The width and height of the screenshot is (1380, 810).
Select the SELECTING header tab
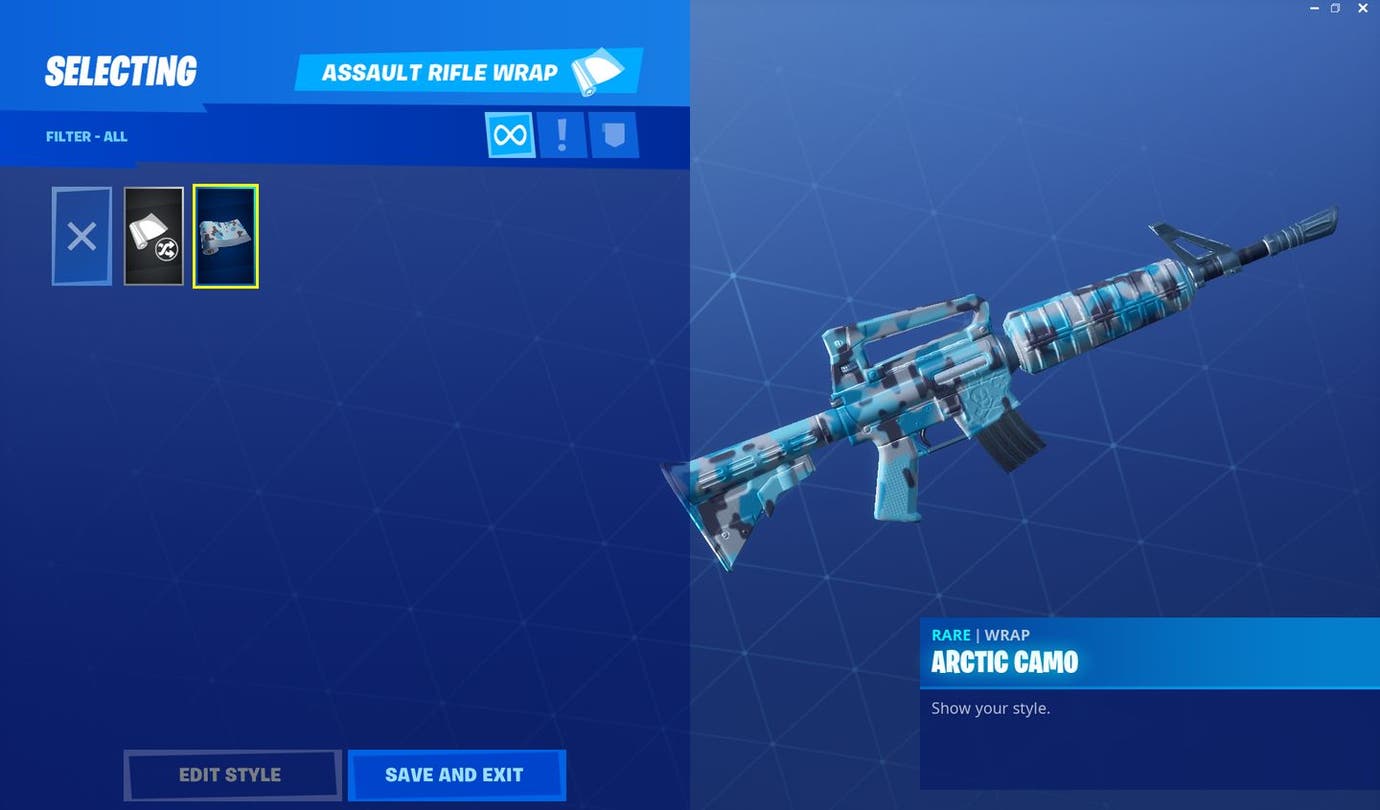120,70
